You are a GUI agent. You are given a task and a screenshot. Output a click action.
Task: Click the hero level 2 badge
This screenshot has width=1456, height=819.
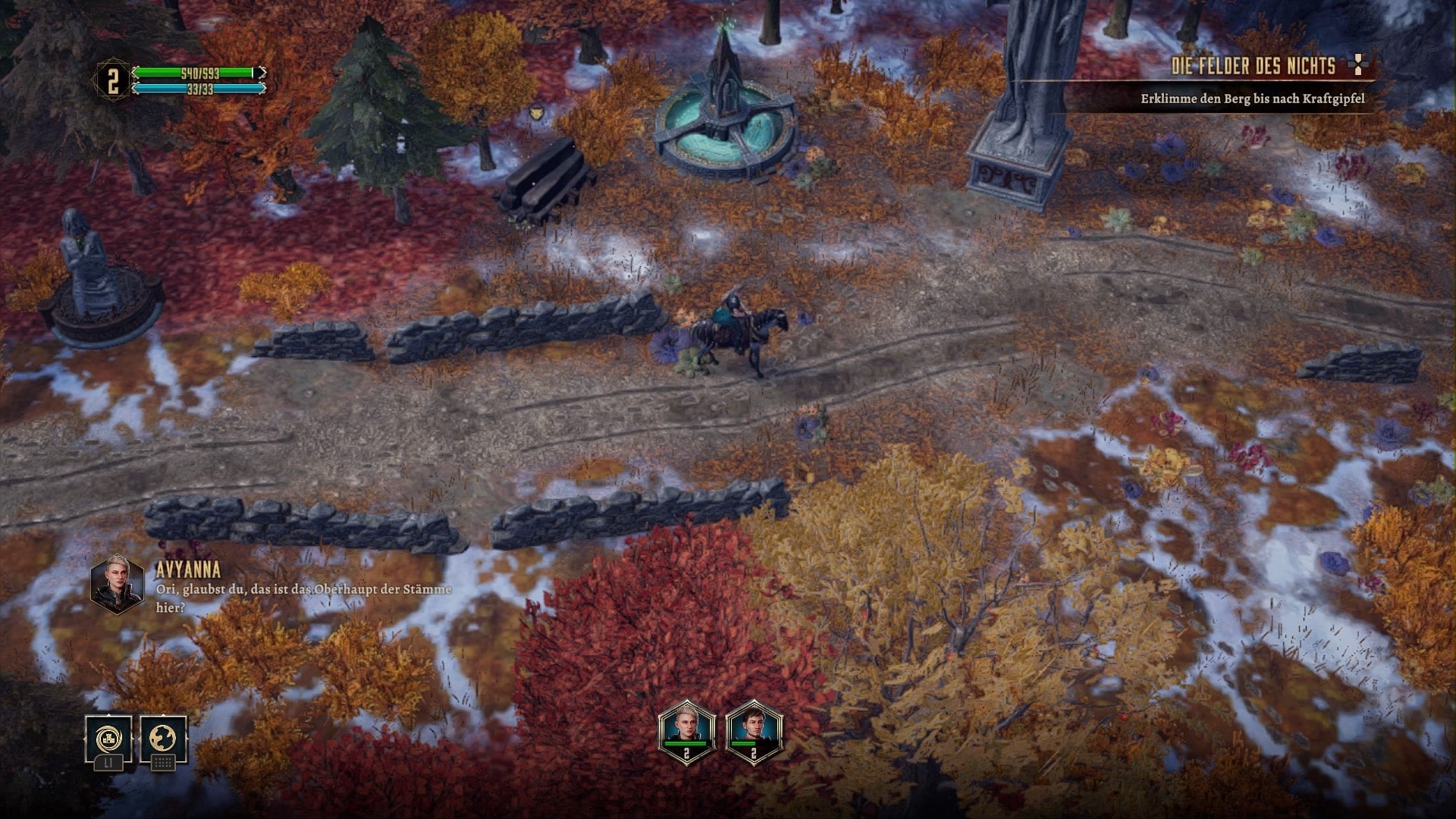coord(112,81)
